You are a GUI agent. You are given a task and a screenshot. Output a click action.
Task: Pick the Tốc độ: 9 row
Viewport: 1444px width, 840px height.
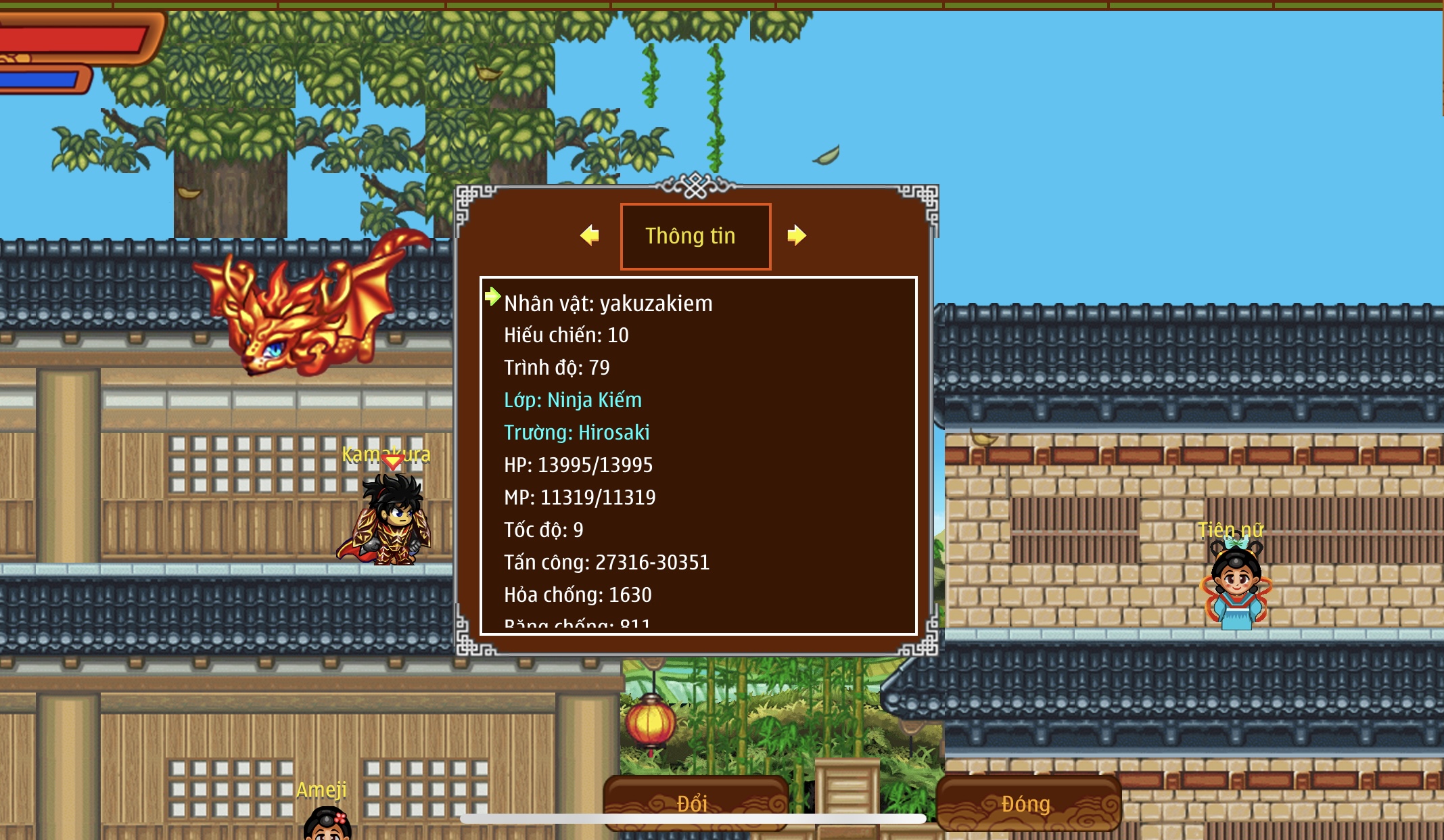pos(544,530)
